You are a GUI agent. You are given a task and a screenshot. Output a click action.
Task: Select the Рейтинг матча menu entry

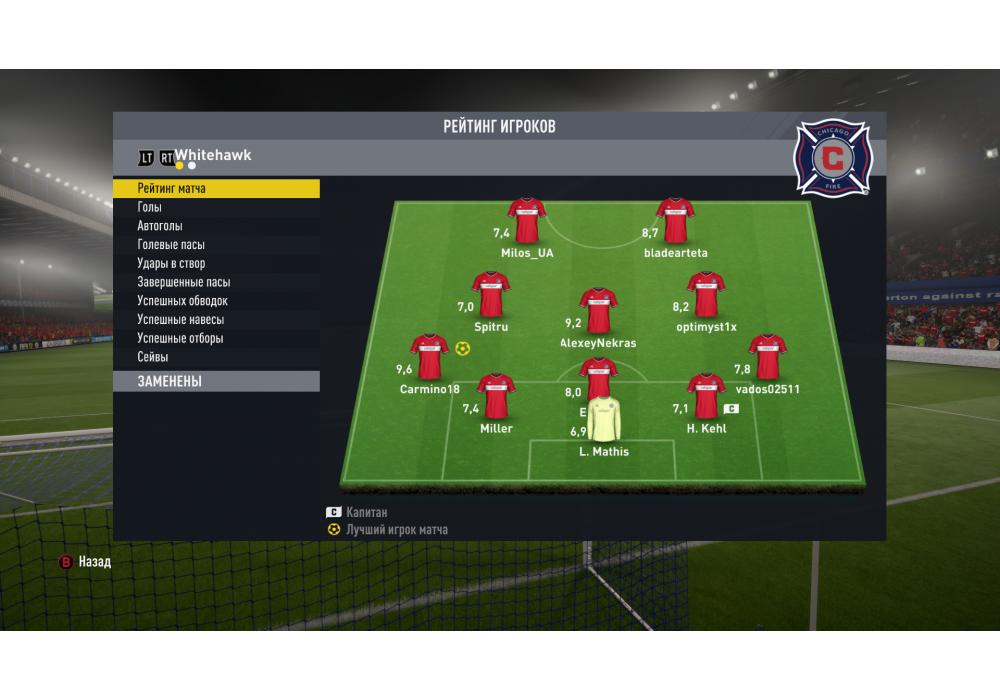216,189
